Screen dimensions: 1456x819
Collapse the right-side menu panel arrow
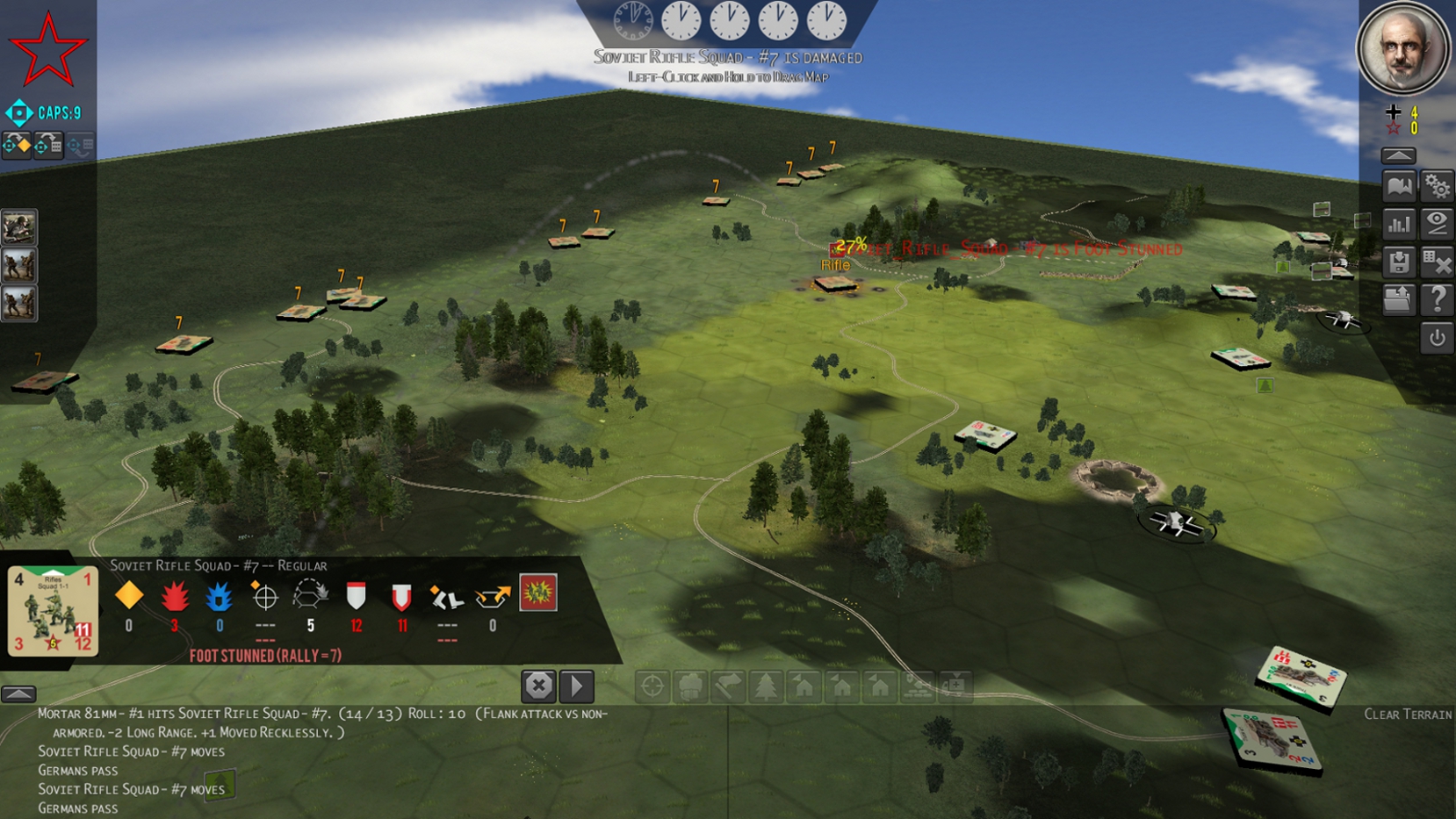pos(1398,155)
